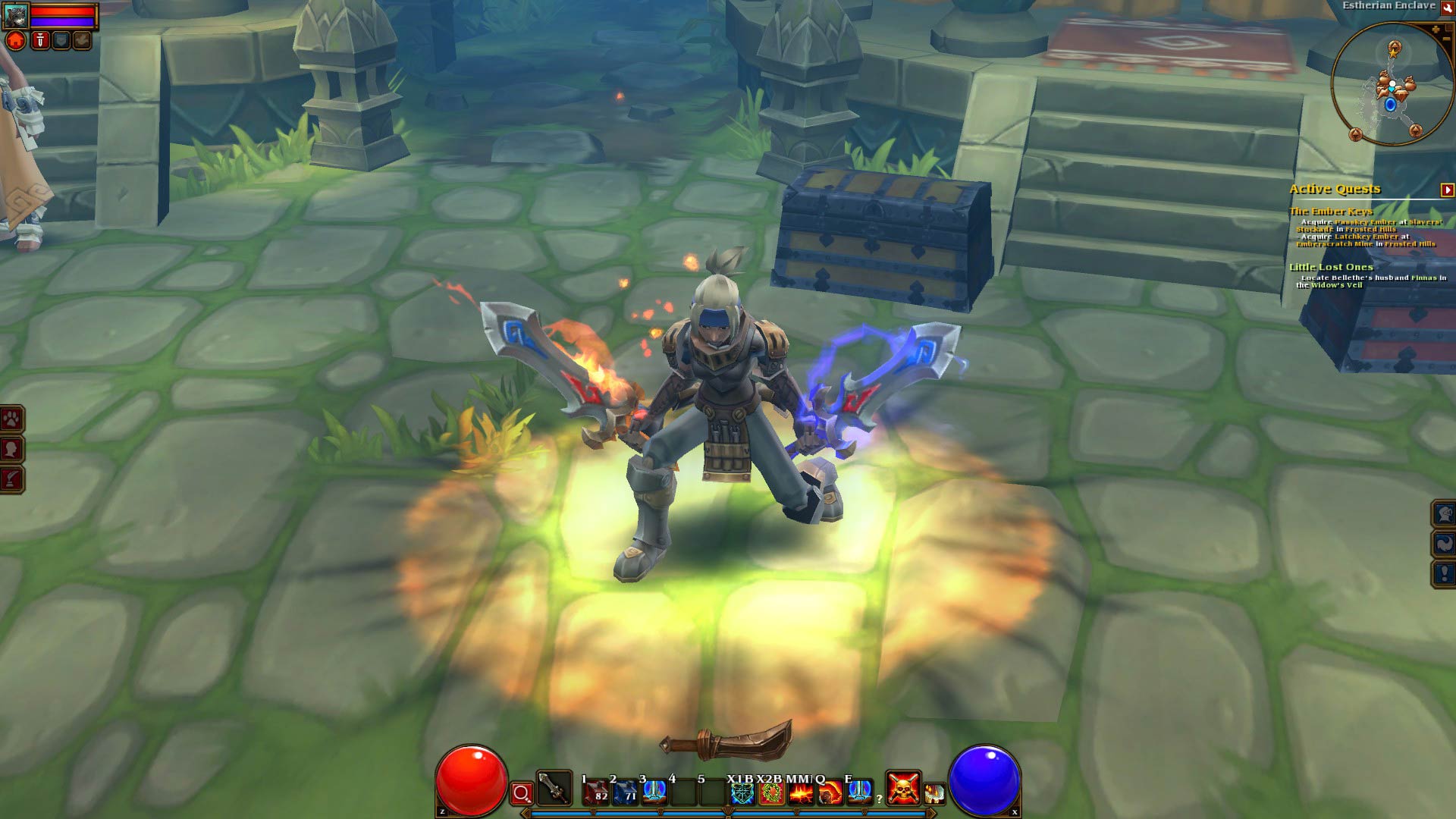This screenshot has height=819, width=1456.
Task: Zoom in the minimap with plus button
Action: tap(1436, 30)
